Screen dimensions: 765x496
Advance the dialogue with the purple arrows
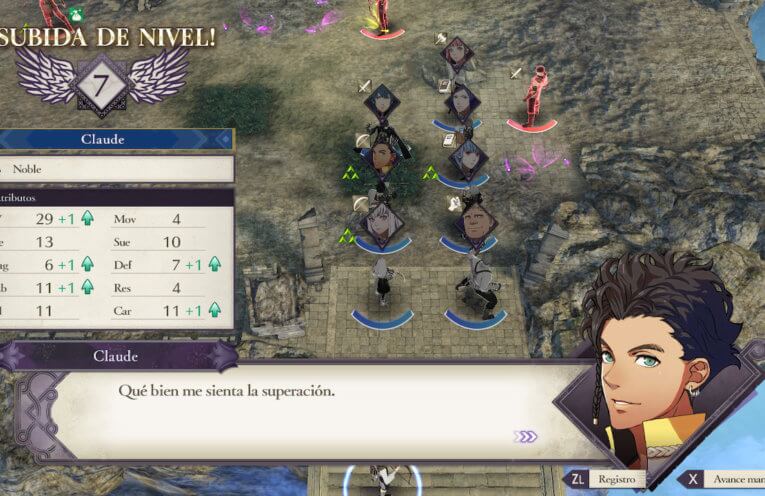[x=526, y=436]
